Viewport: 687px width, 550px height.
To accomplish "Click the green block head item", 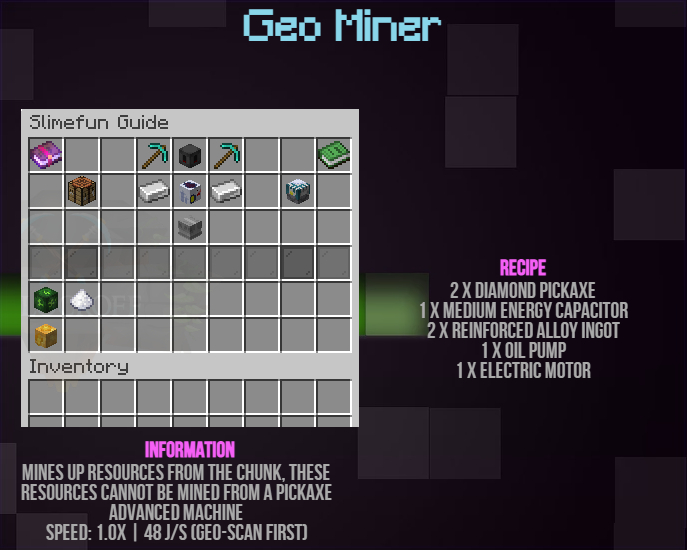I will [46, 299].
